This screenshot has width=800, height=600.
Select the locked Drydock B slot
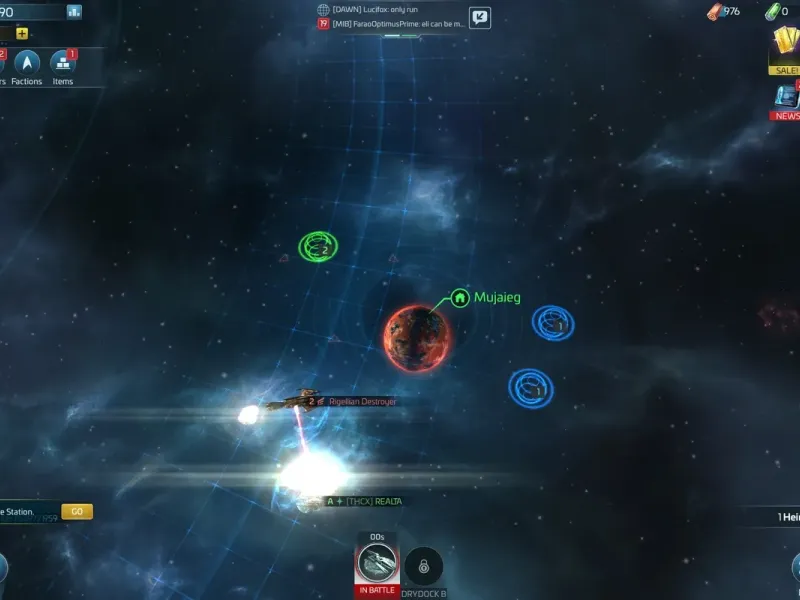(423, 566)
